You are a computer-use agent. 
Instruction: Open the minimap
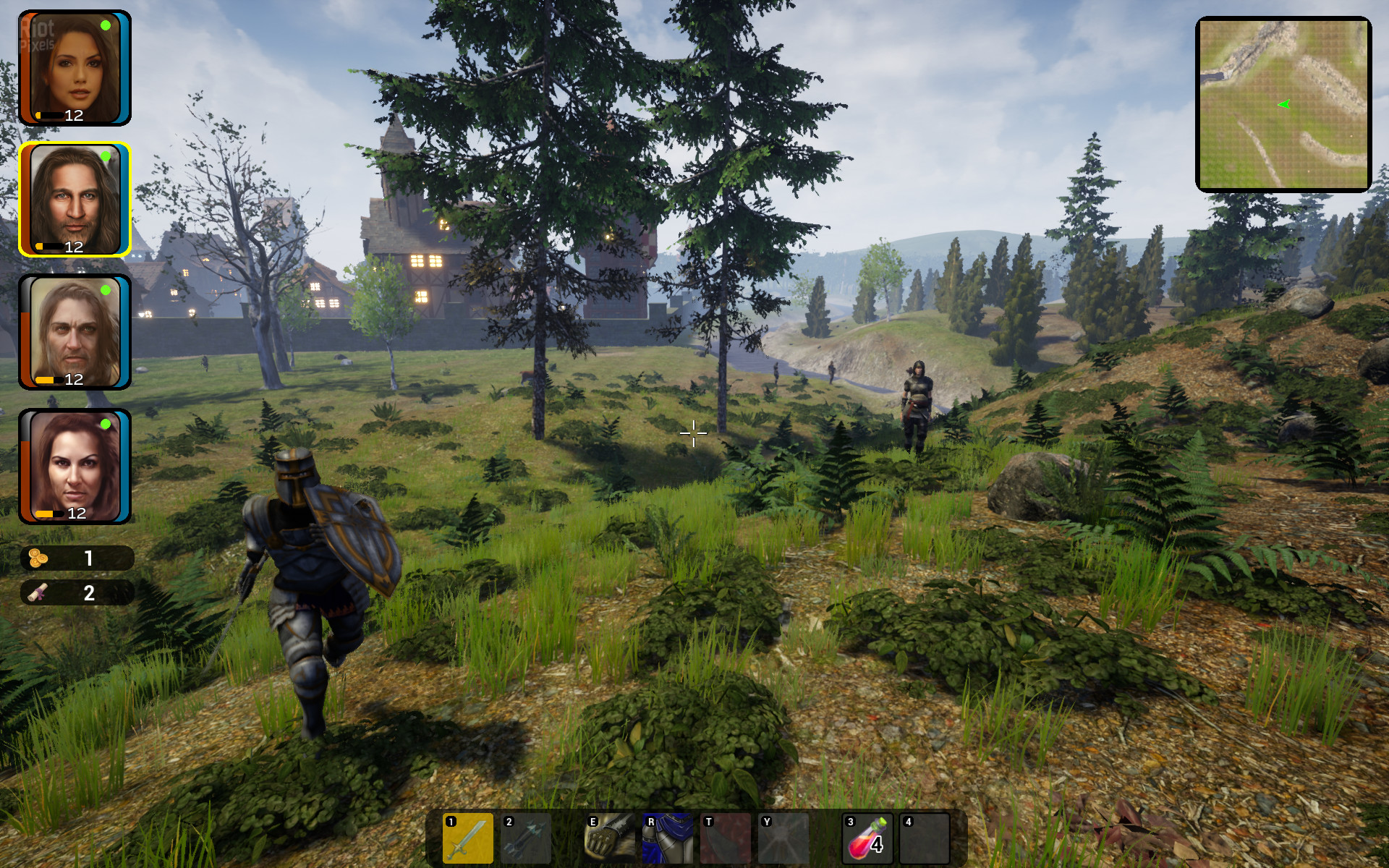1283,104
